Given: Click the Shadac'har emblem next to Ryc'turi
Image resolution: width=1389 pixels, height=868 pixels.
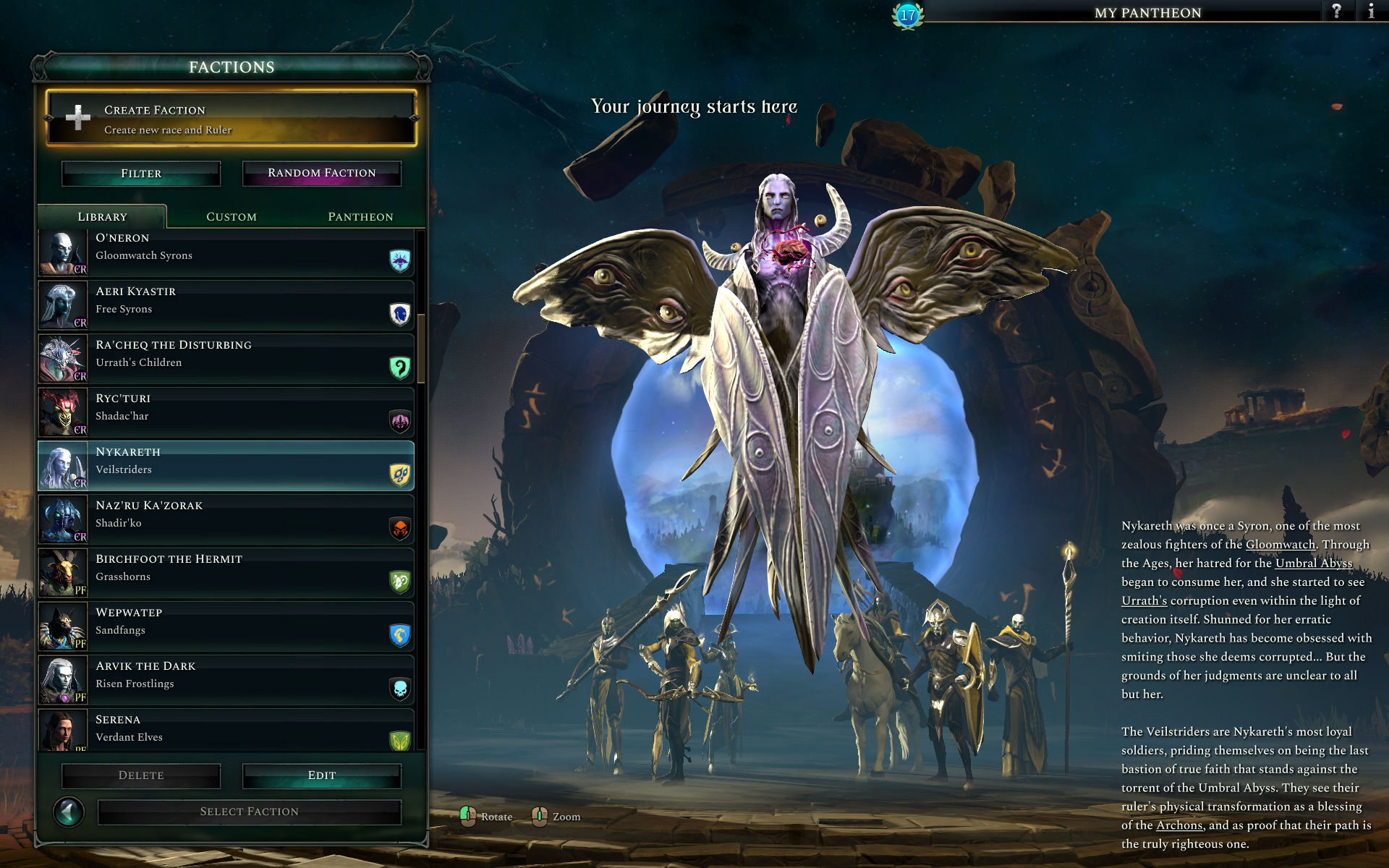Looking at the screenshot, I should (x=400, y=422).
